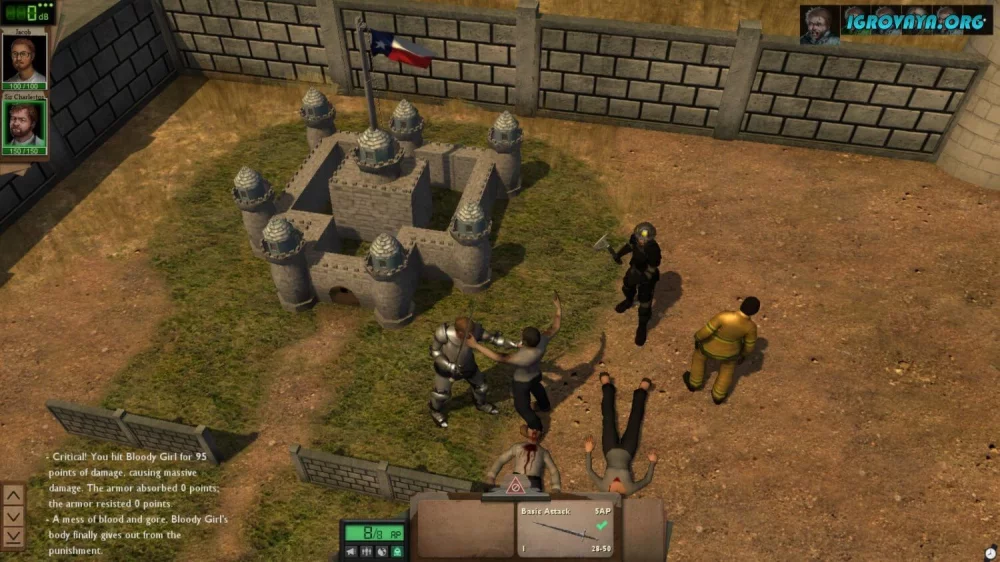The width and height of the screenshot is (1000, 562).
Task: Toggle the green highlighted icon under the AP display
Action: pyautogui.click(x=396, y=551)
